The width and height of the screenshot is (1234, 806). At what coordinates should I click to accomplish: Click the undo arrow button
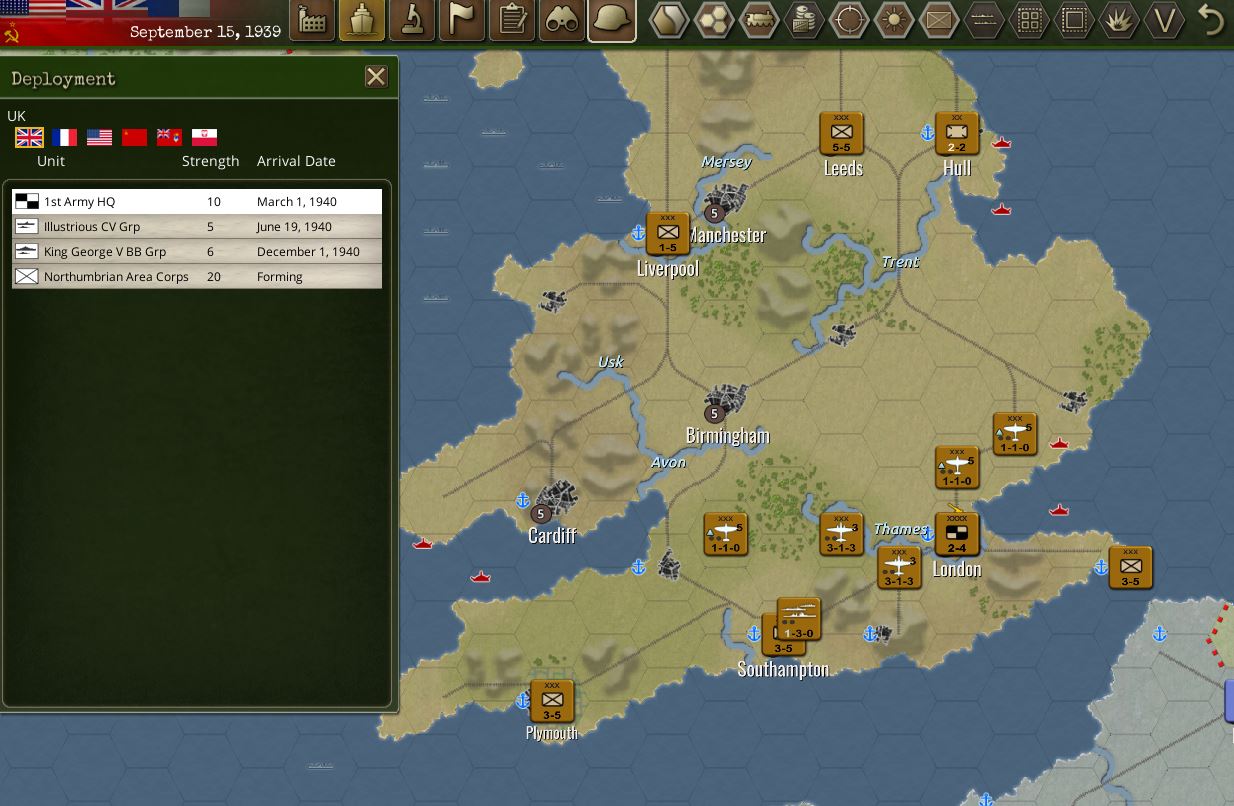point(1212,20)
